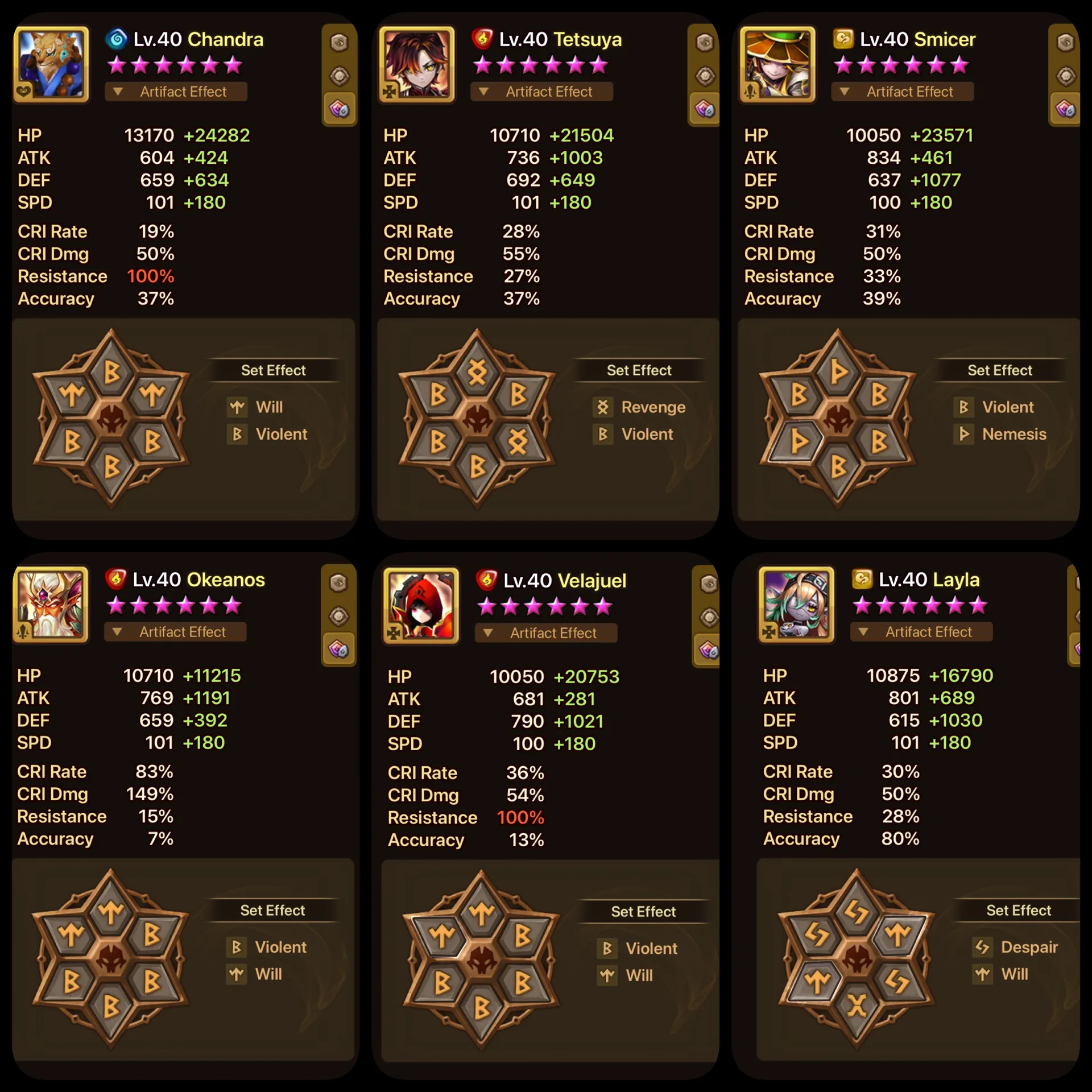The image size is (1092, 1092).
Task: Select Smicer's middle artifact side tab
Action: [x=1065, y=76]
